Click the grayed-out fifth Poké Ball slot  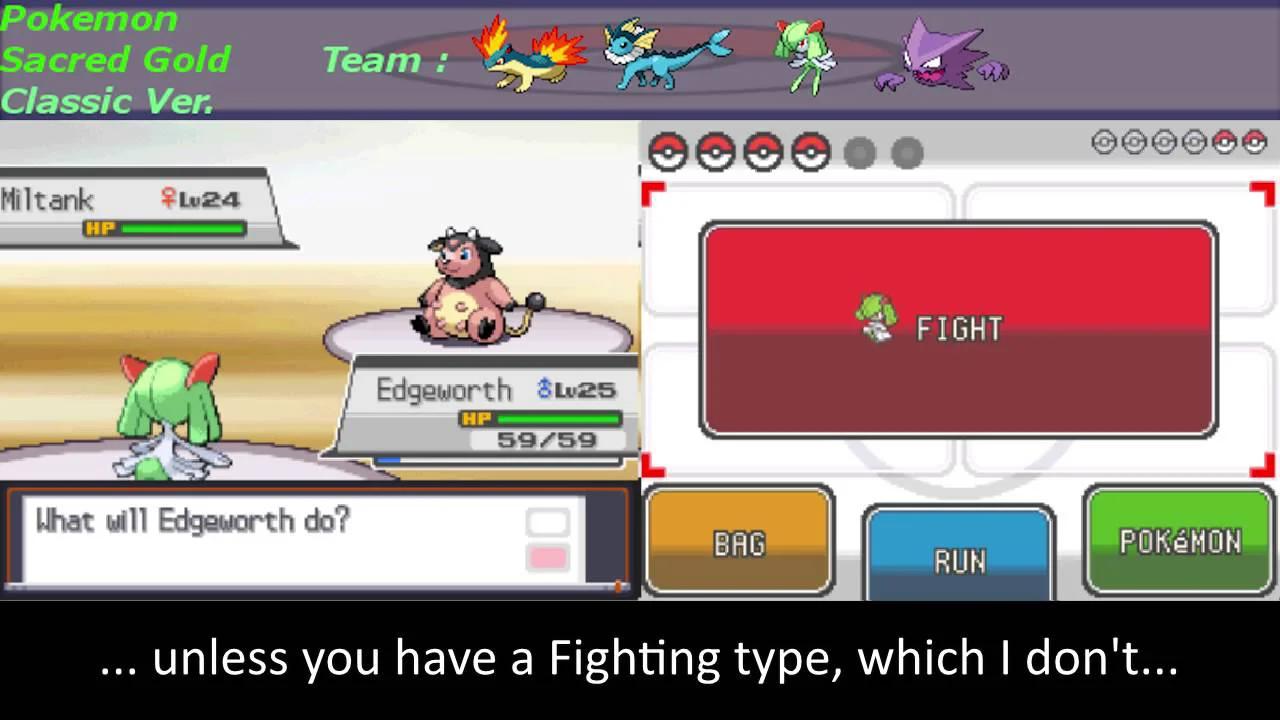click(x=859, y=152)
